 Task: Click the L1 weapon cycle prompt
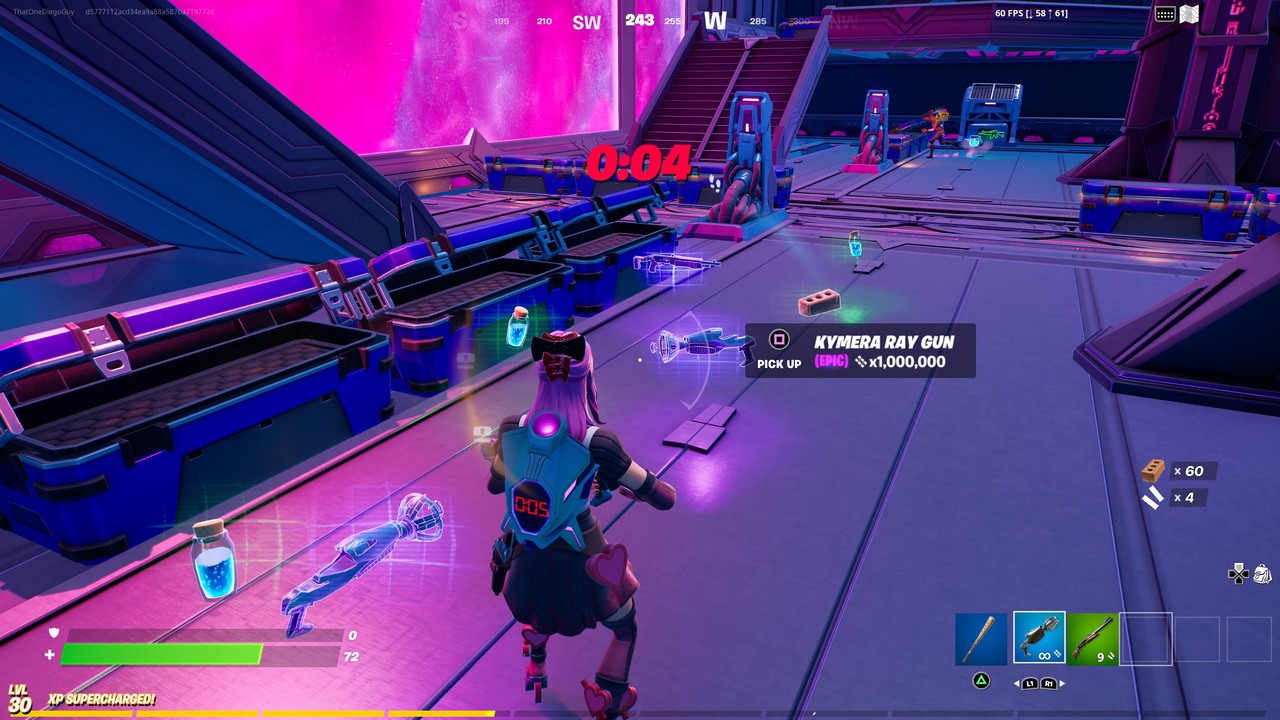1031,684
